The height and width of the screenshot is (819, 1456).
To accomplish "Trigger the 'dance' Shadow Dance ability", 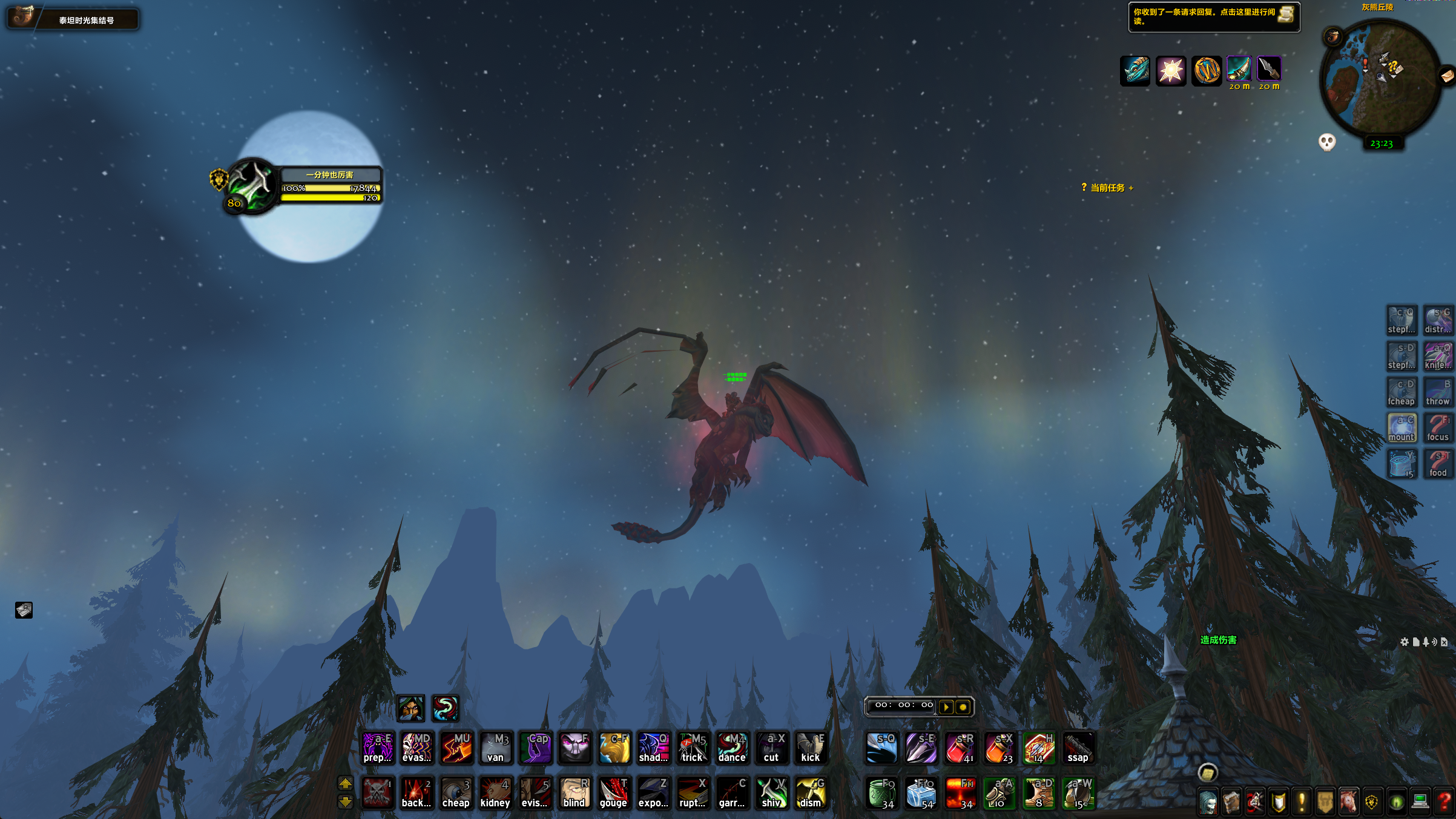I will pos(731,748).
